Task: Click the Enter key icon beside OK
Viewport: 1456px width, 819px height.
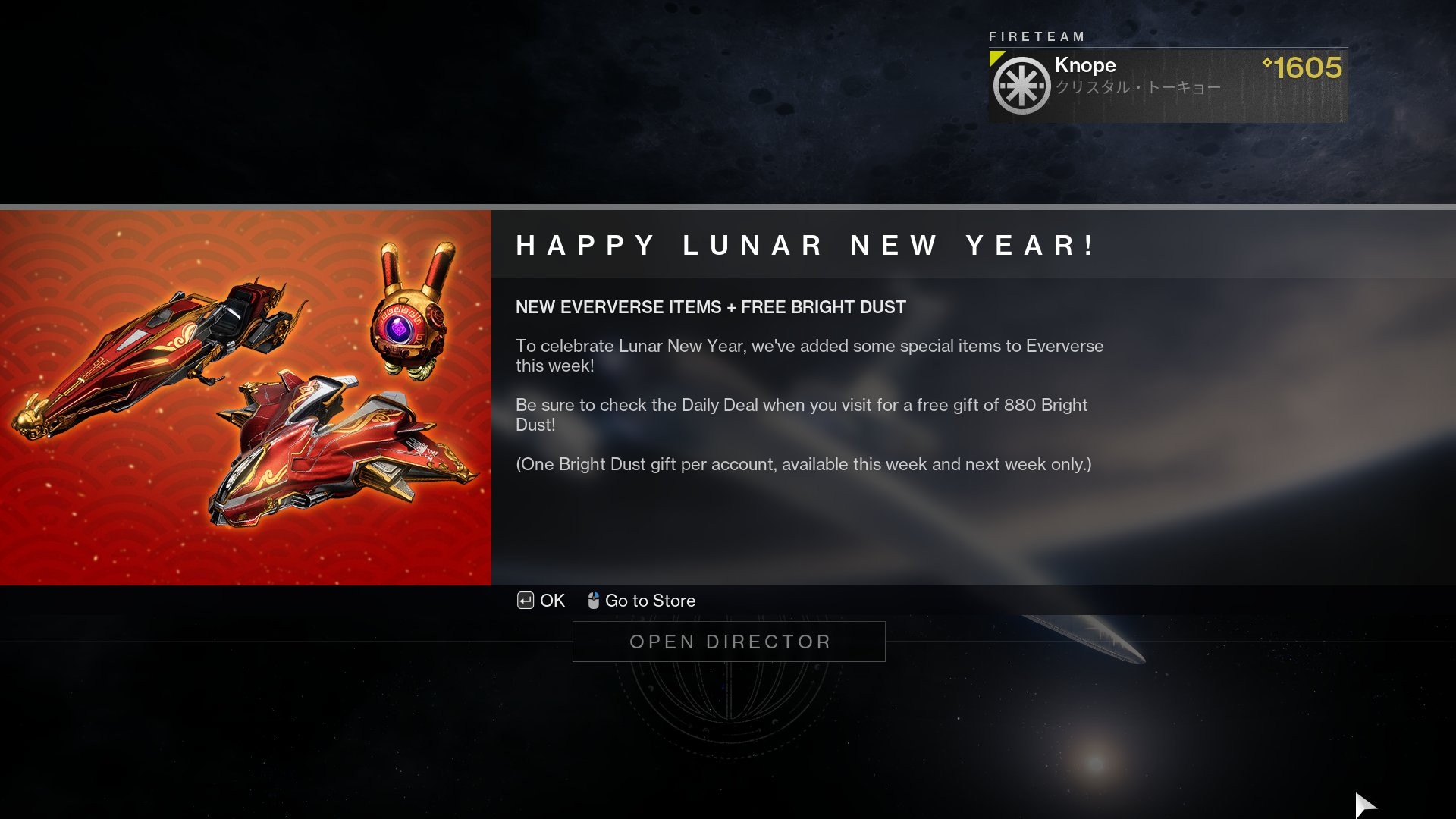Action: tap(524, 601)
